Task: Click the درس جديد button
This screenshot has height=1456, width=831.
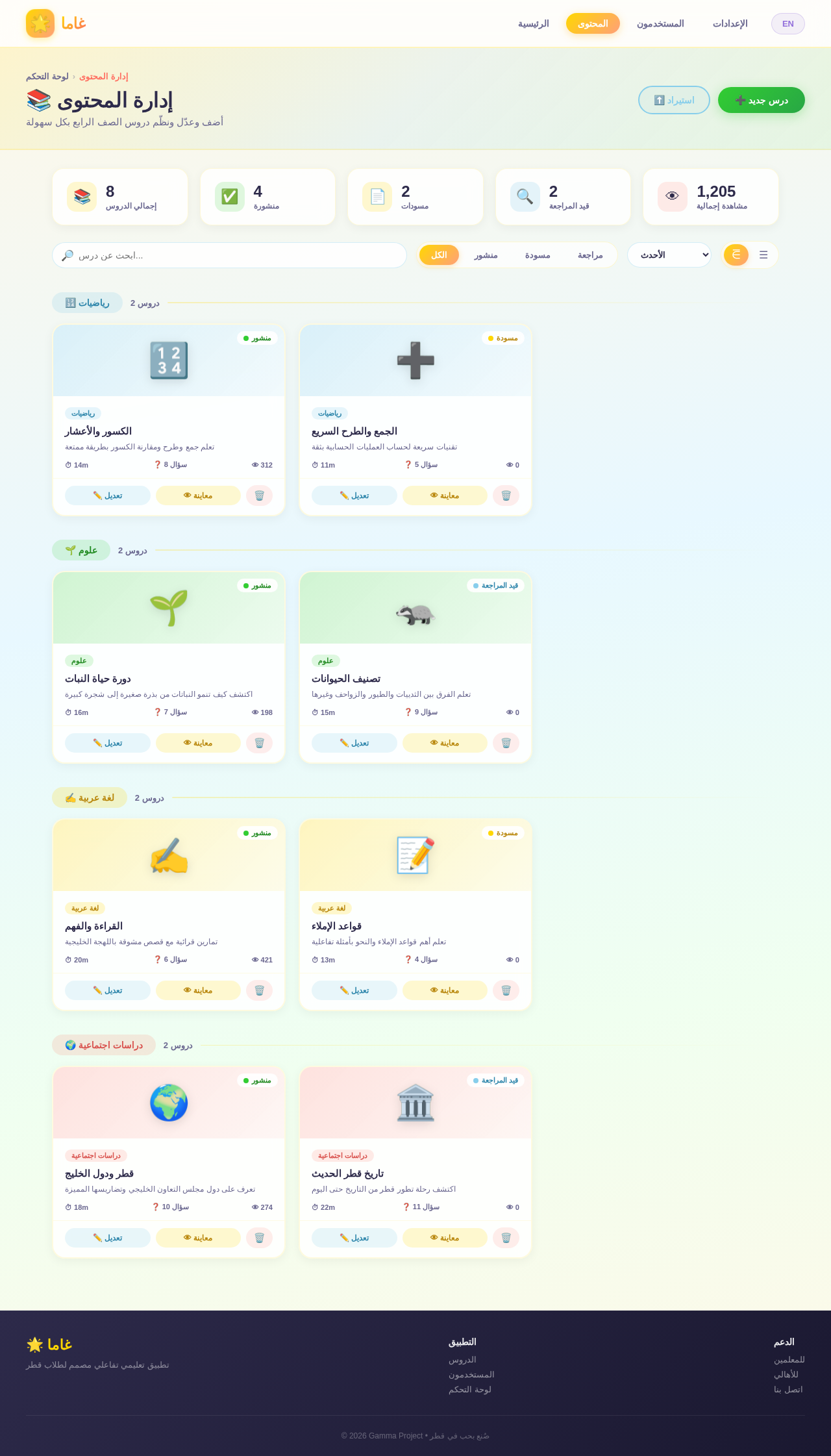Action: click(760, 100)
